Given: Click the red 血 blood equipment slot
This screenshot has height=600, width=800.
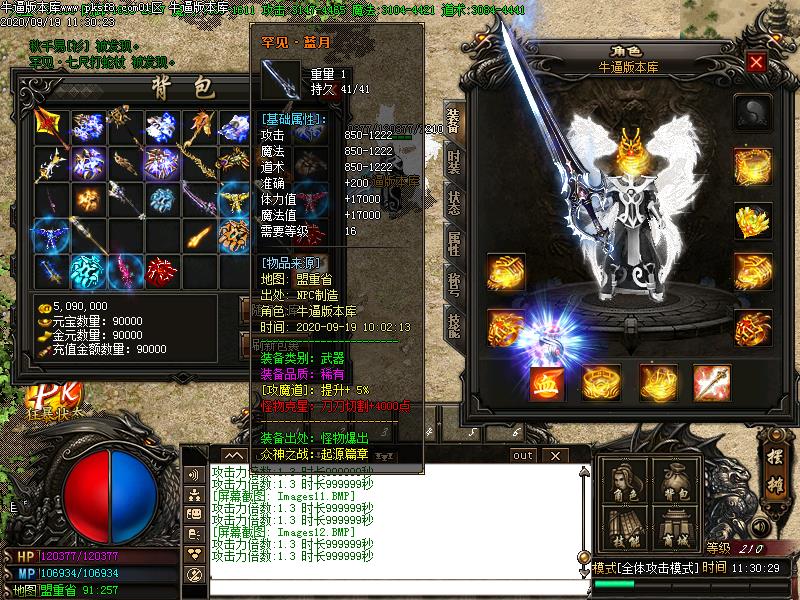Looking at the screenshot, I should tap(545, 382).
